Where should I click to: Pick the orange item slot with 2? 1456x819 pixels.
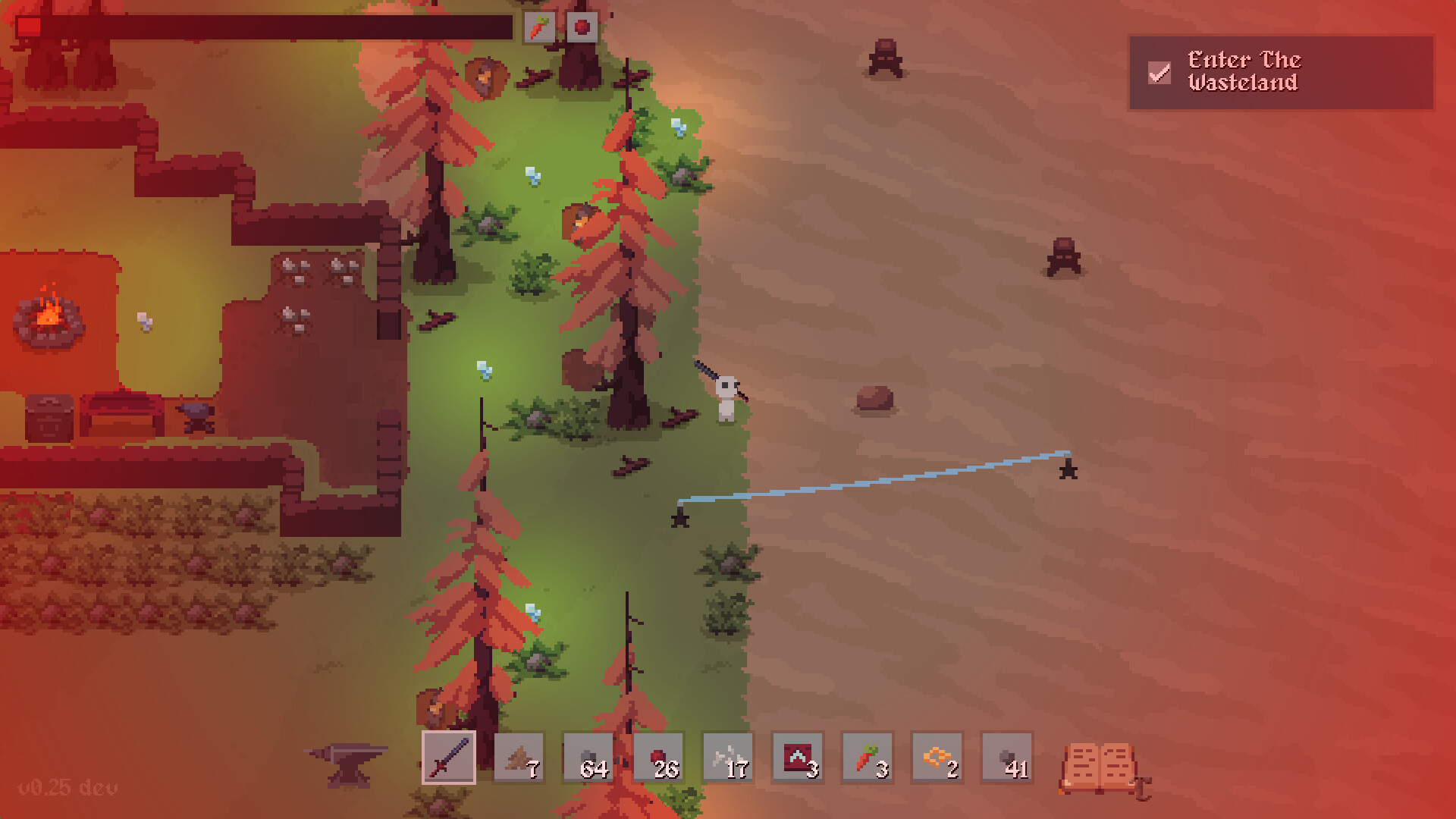937,757
